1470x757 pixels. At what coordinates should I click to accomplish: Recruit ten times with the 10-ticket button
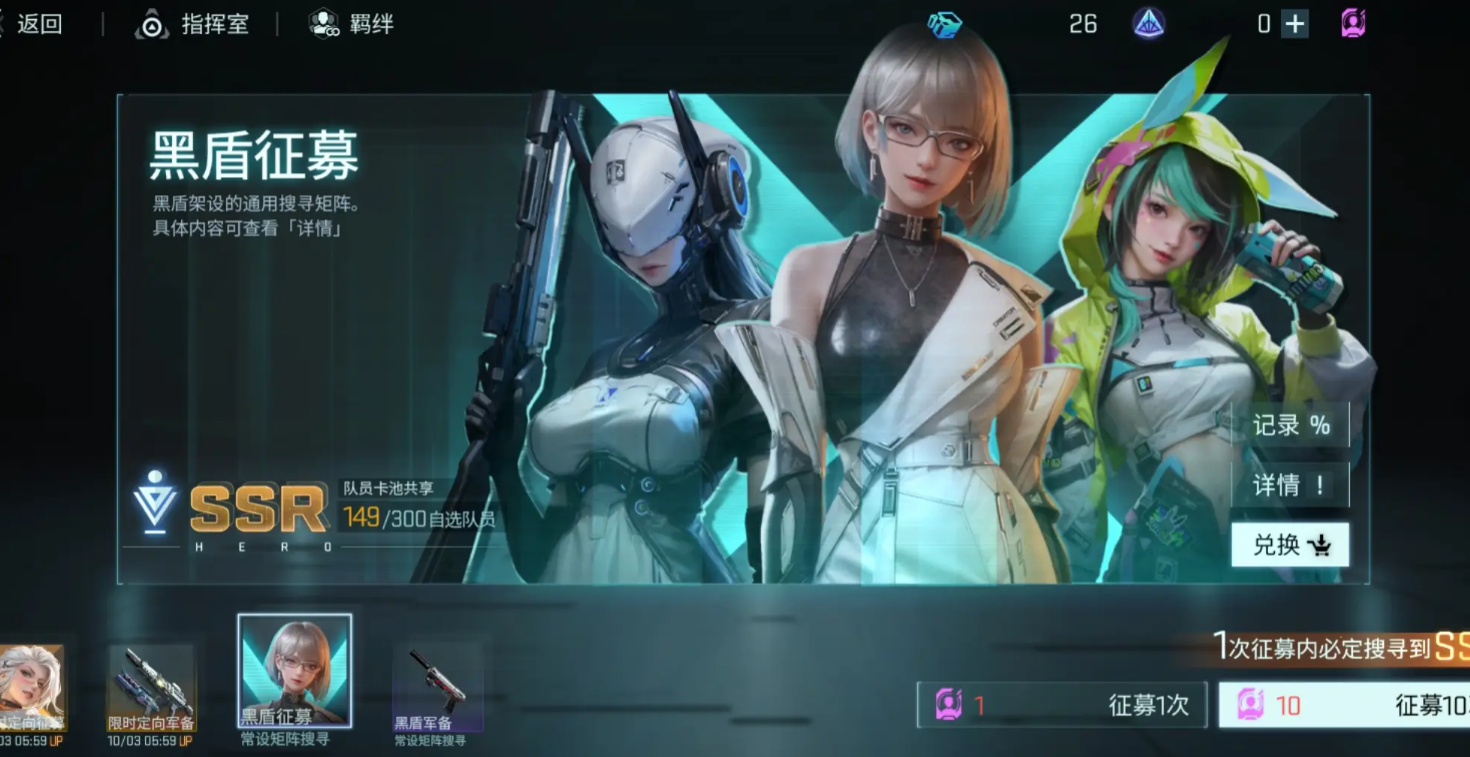(1344, 705)
